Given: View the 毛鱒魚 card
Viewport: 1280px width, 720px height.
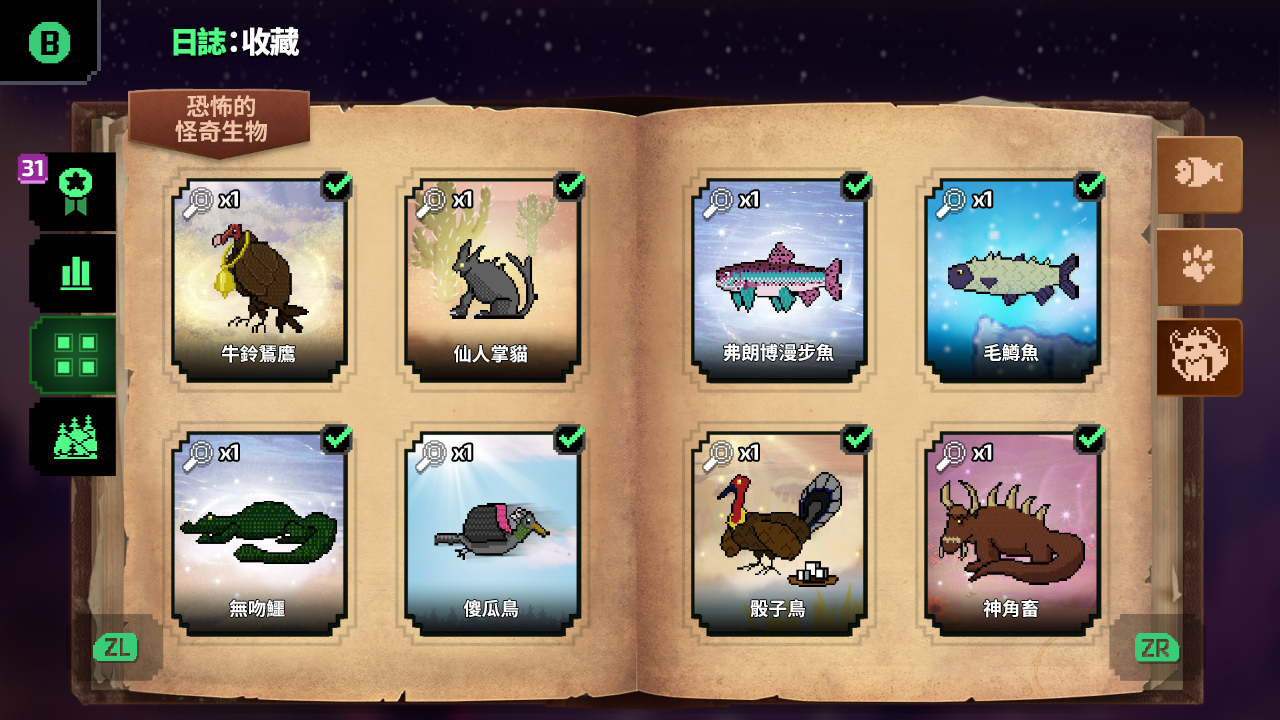Looking at the screenshot, I should (1012, 281).
